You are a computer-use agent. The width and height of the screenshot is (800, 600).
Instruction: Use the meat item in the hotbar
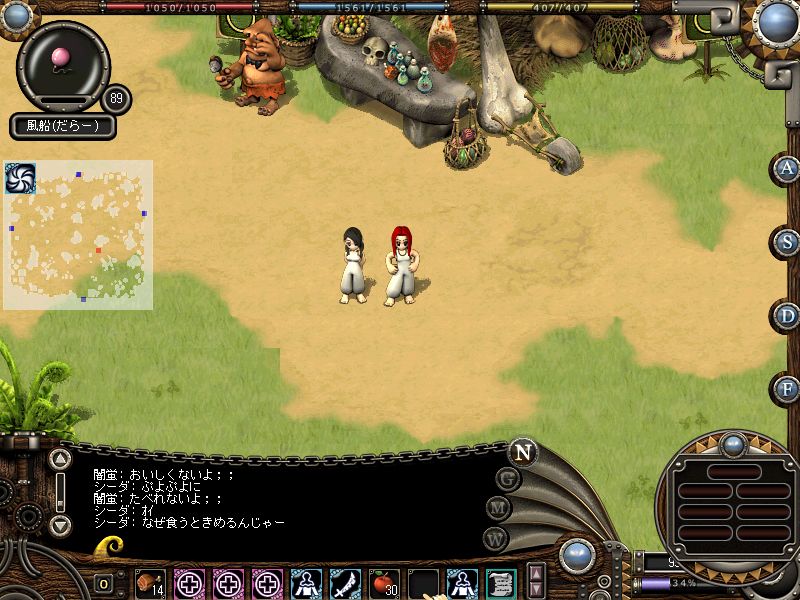150,582
